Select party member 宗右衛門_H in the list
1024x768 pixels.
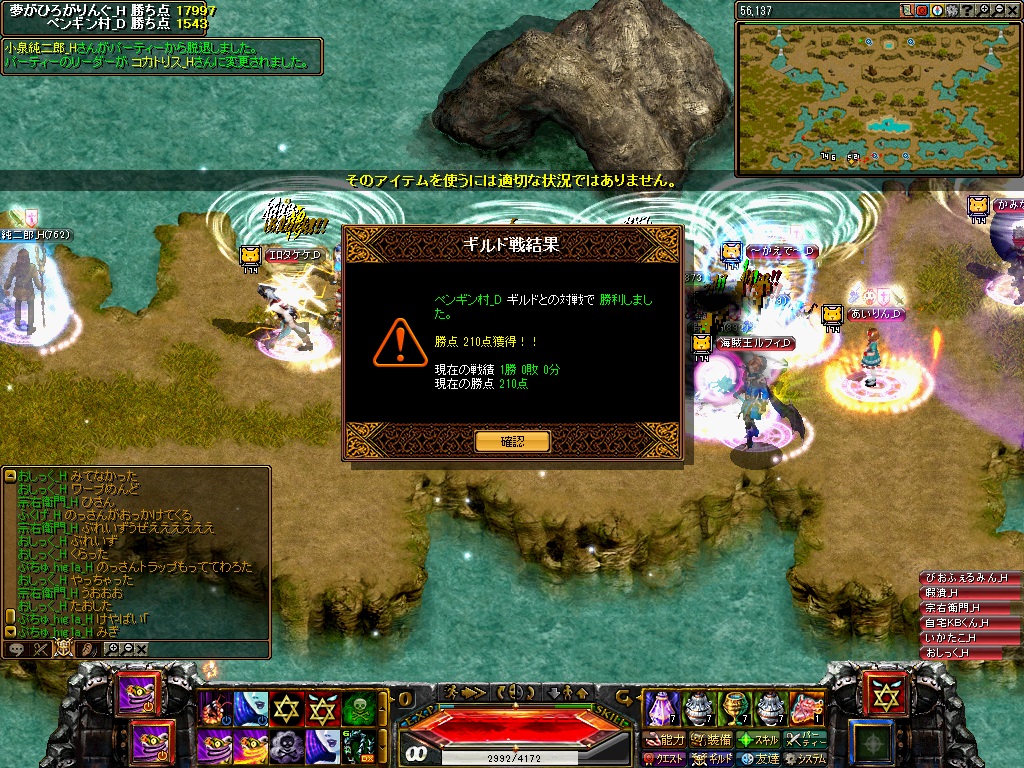(951, 608)
